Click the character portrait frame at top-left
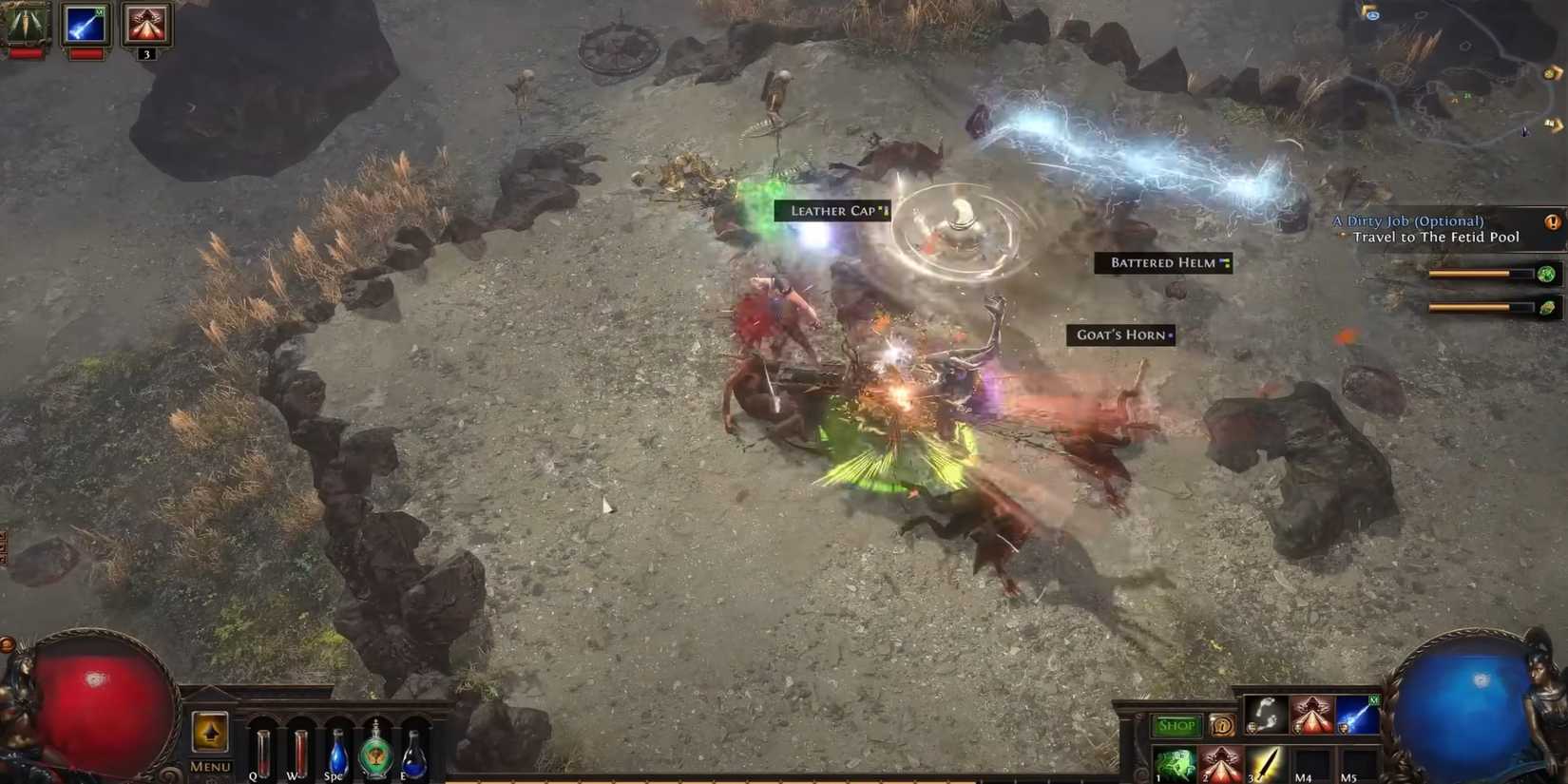Viewport: 1568px width, 784px height. tap(24, 24)
